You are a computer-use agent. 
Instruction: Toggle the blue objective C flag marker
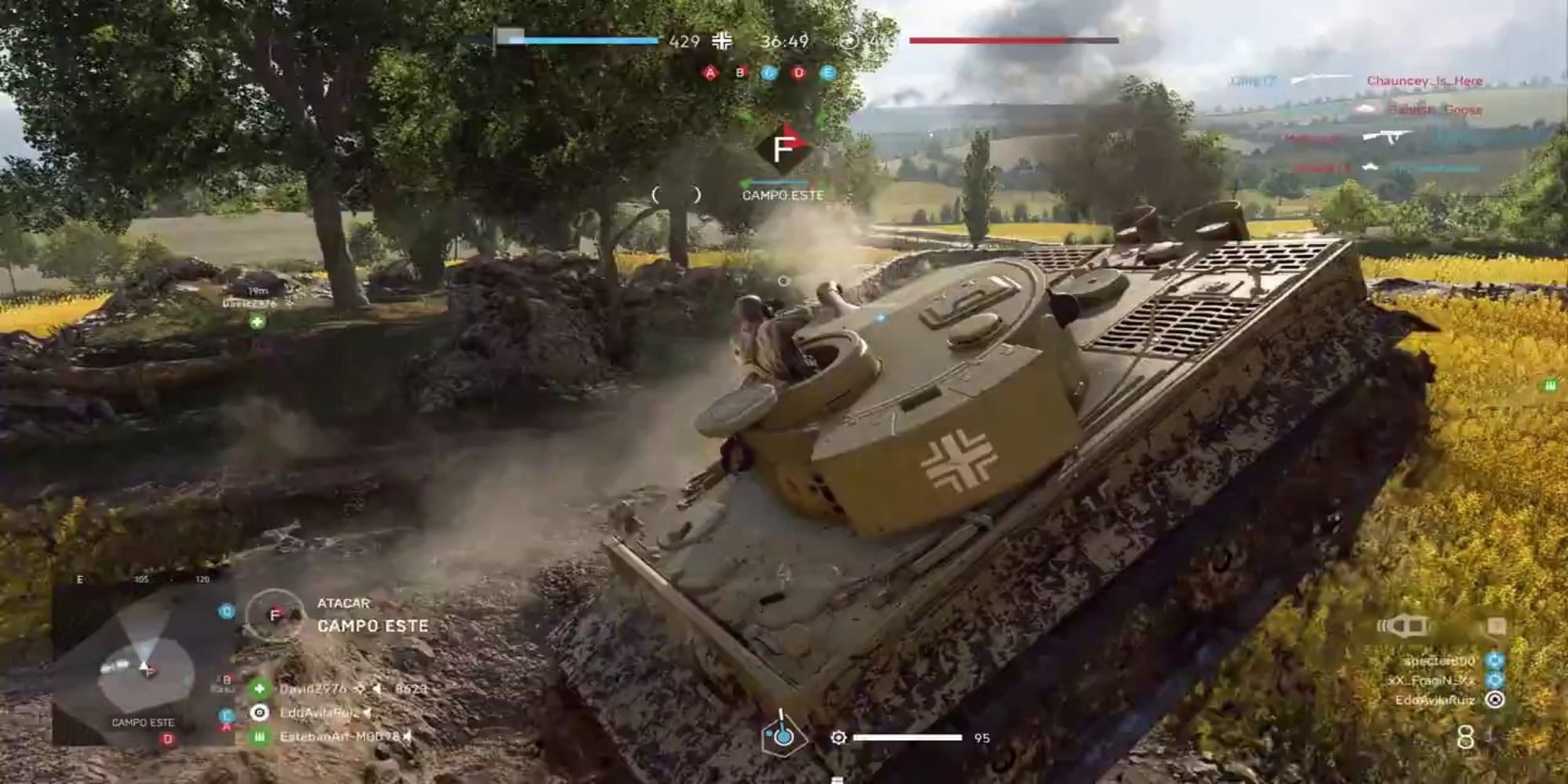pyautogui.click(x=770, y=72)
